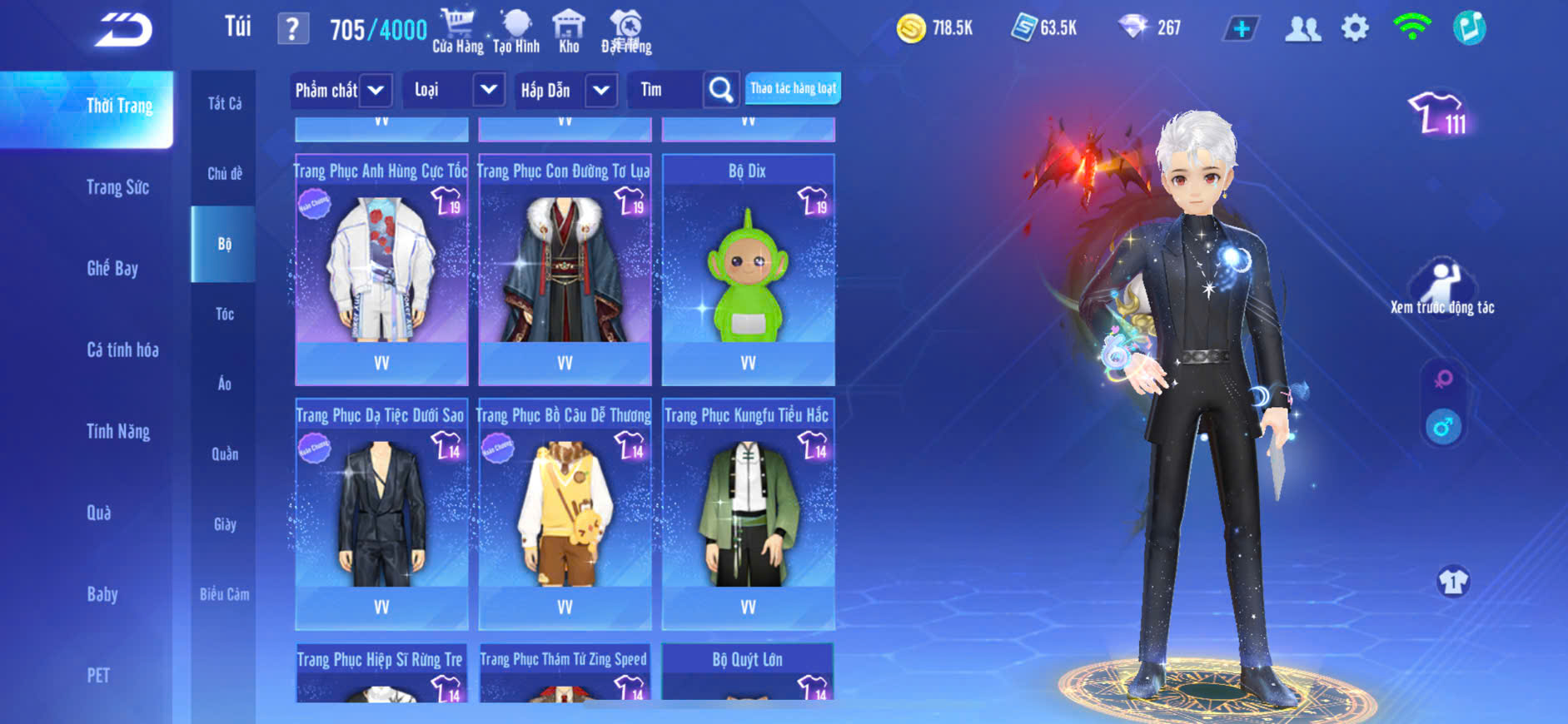The image size is (1568, 724).
Task: Pick Trang Phục Kungfu Tiểu Hắc outfit
Action: click(748, 513)
